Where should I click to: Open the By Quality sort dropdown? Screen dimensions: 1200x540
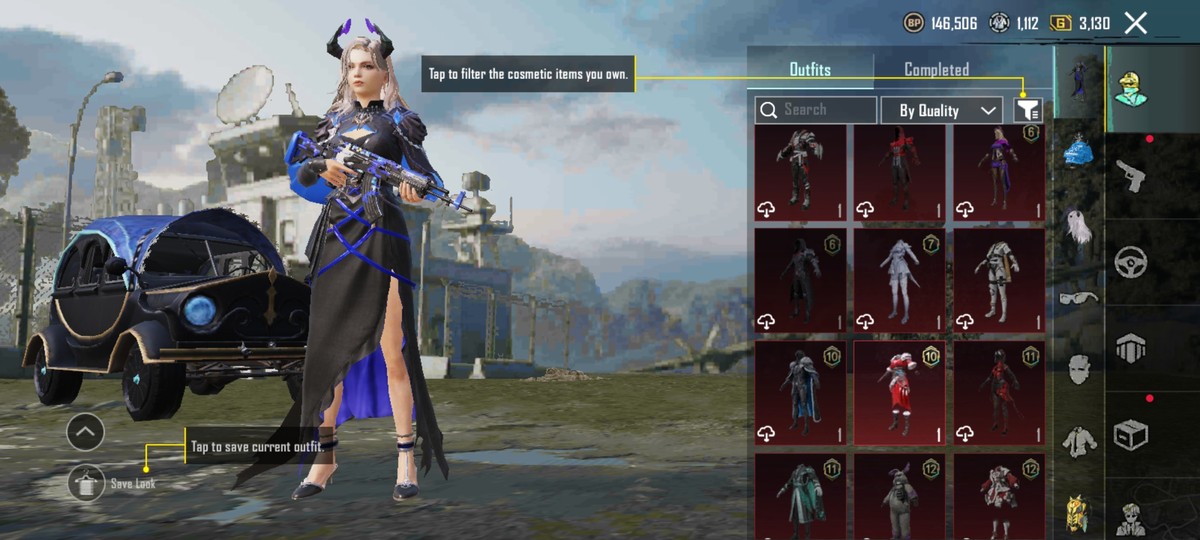(941, 110)
